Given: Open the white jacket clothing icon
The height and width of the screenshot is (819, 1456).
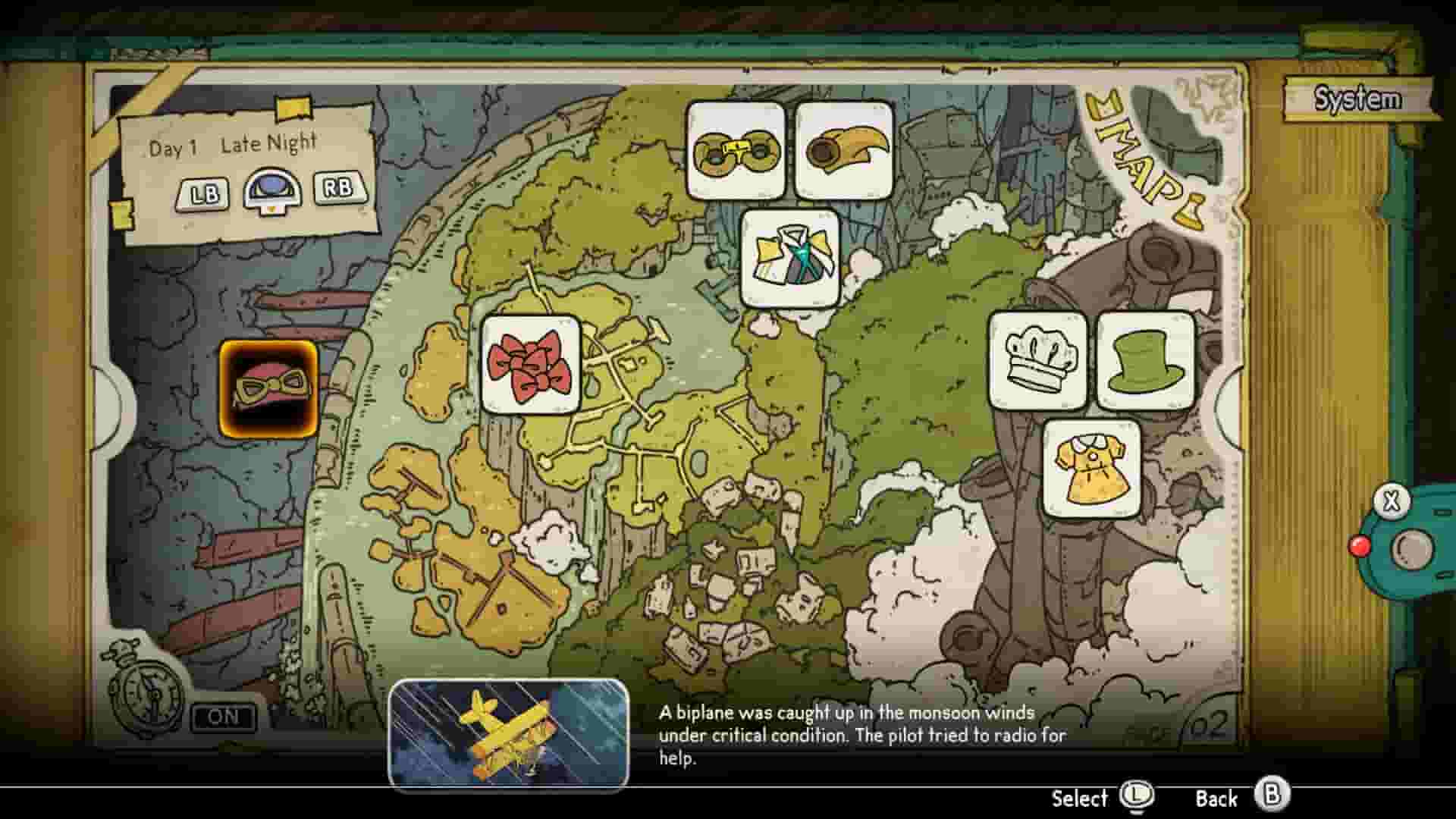Looking at the screenshot, I should (x=789, y=258).
